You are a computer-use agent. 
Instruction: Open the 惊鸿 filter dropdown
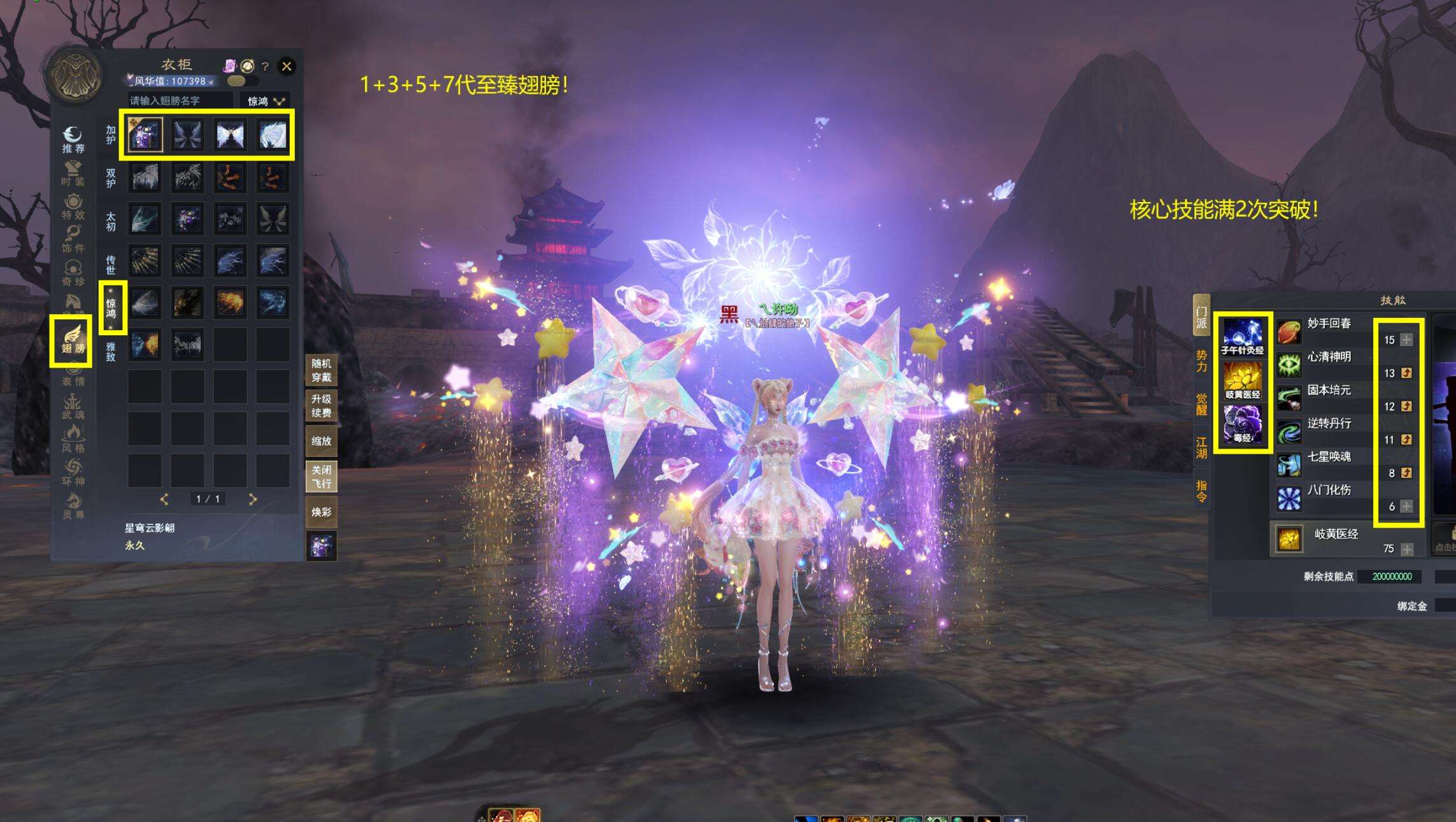point(266,101)
